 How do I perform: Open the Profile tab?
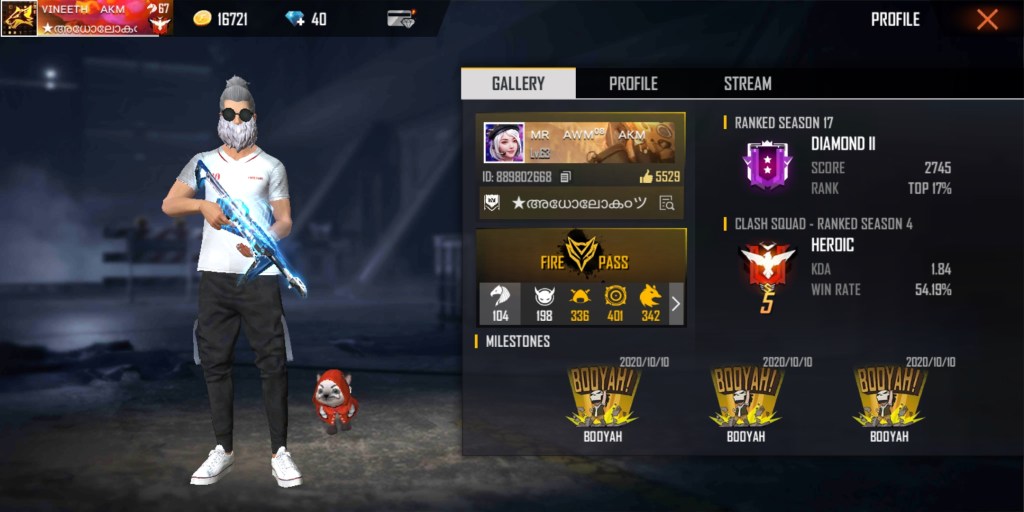(633, 84)
